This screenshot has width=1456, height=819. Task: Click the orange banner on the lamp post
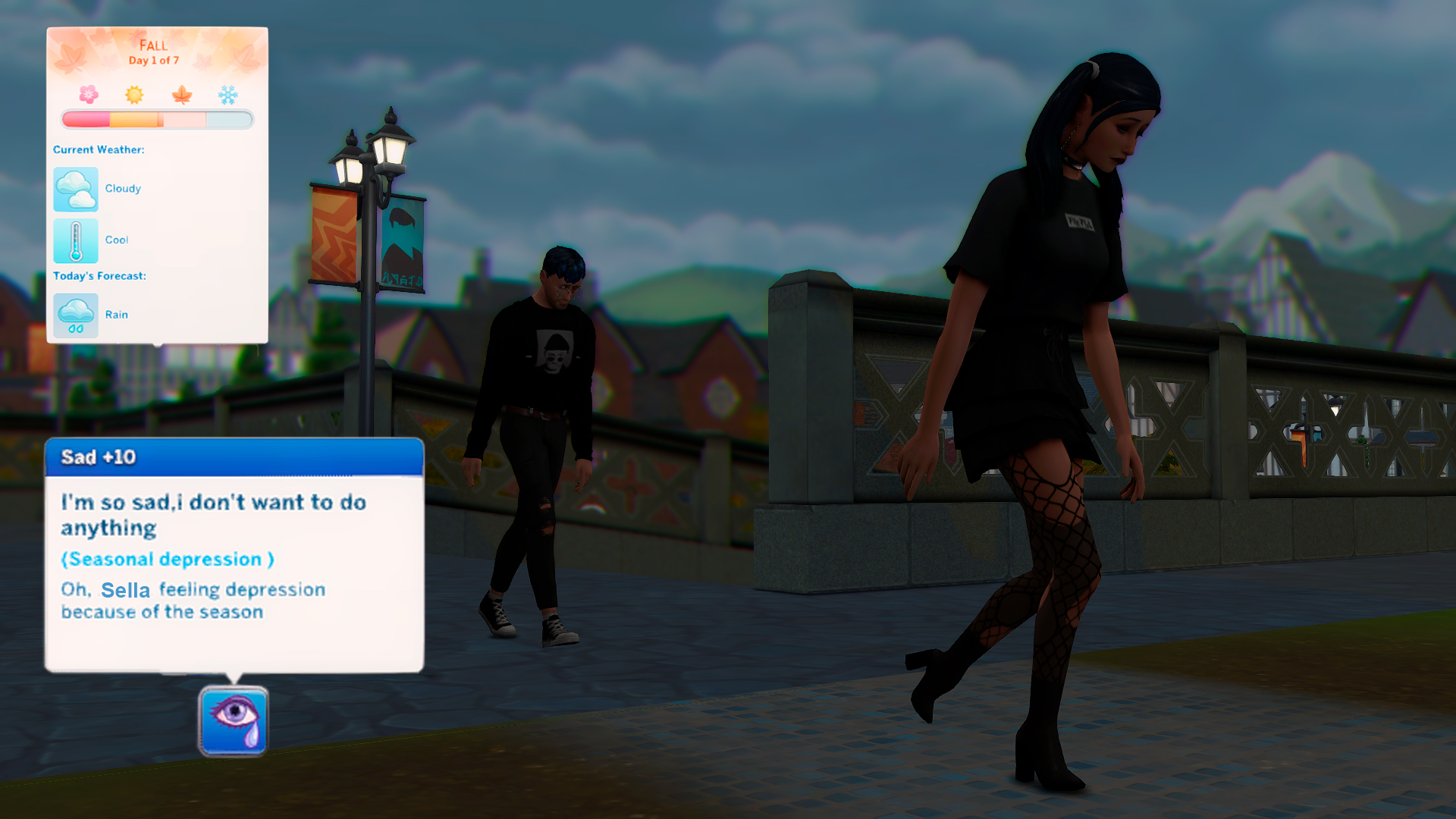(334, 235)
